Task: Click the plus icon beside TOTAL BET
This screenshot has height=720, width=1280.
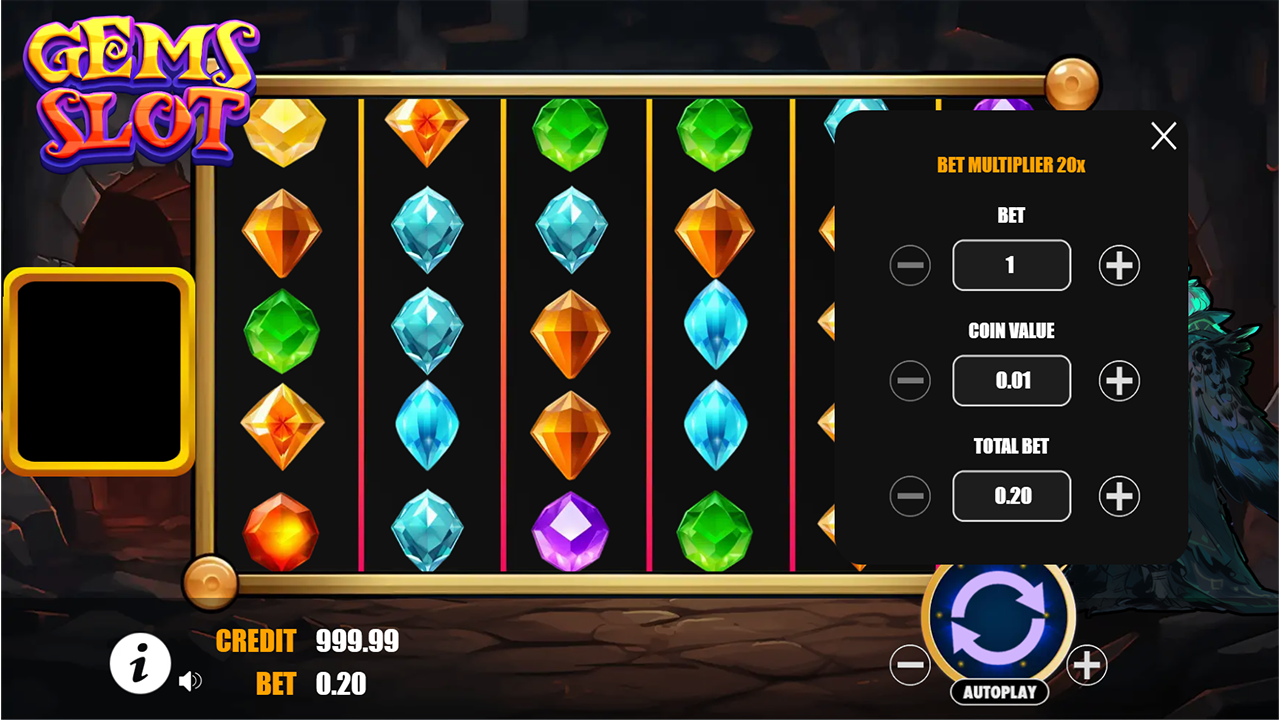Action: point(1119,495)
